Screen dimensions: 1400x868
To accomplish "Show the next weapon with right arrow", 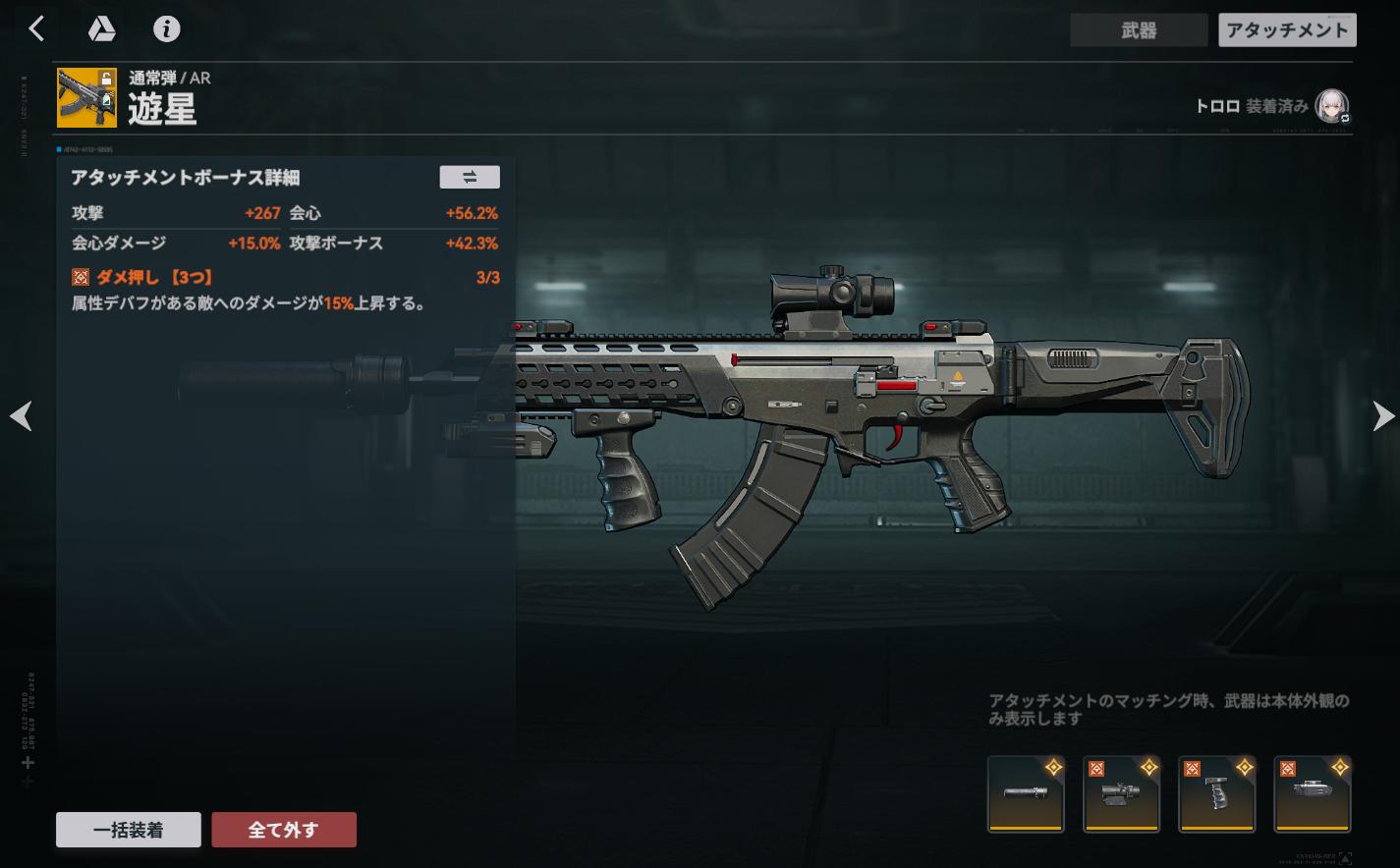I will click(1382, 416).
